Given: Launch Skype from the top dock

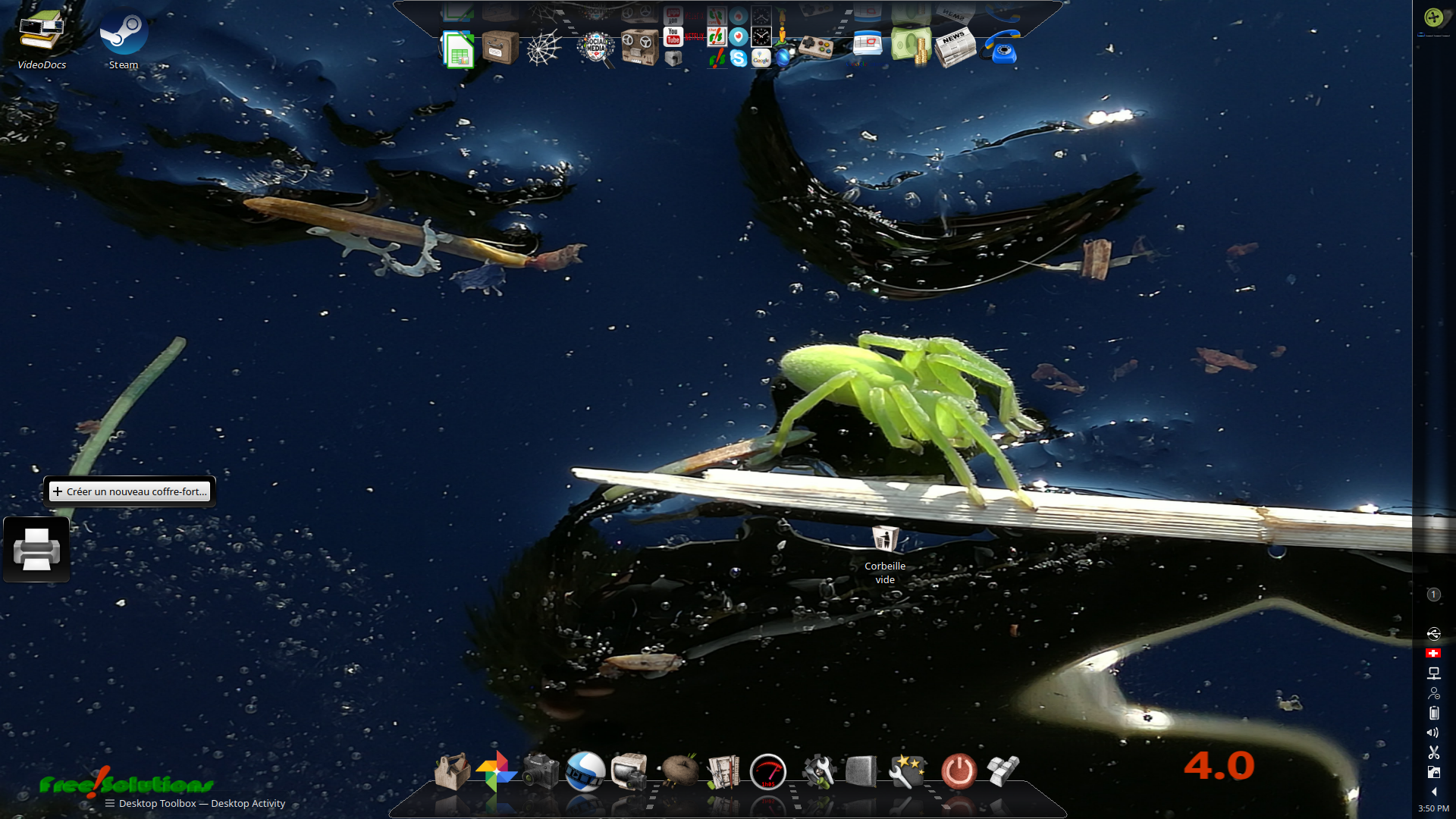Looking at the screenshot, I should pyautogui.click(x=739, y=58).
